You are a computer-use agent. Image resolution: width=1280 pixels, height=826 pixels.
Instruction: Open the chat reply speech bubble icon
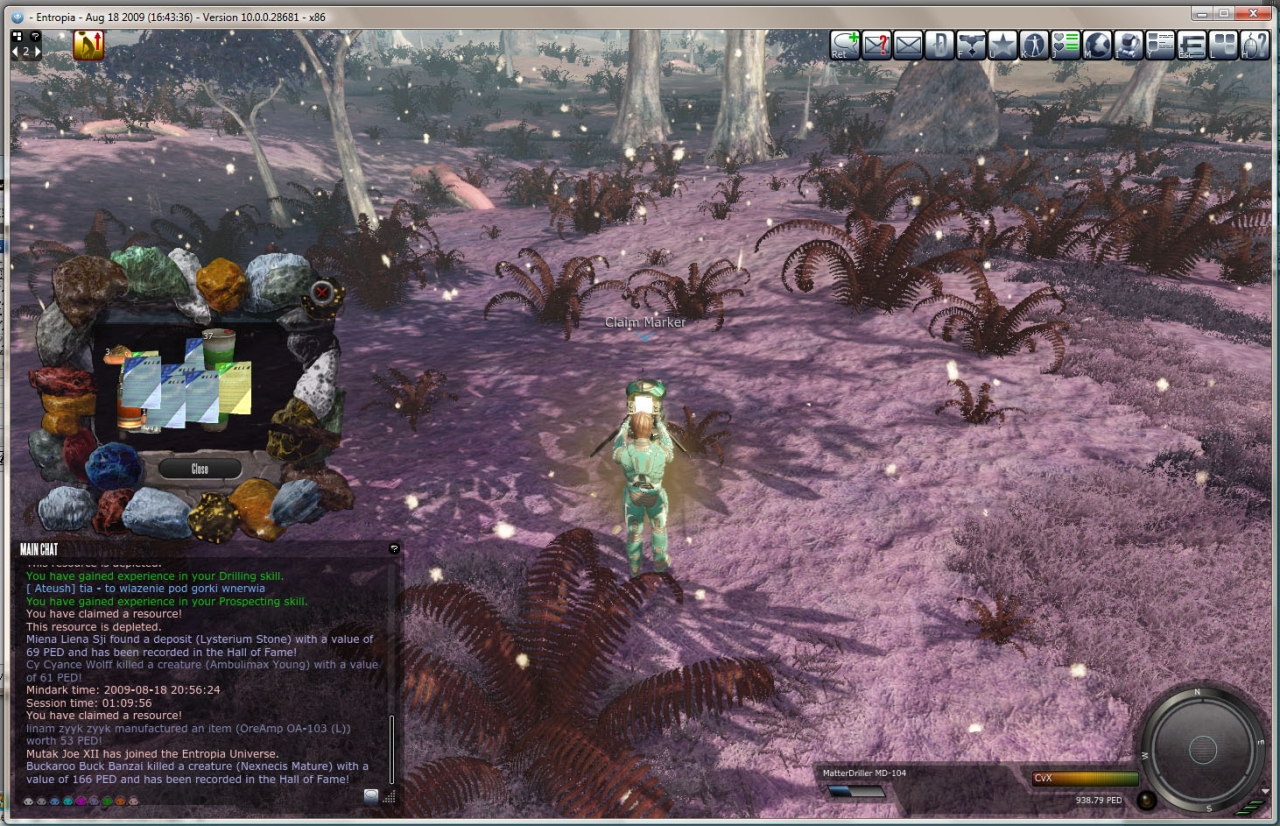[x=845, y=45]
